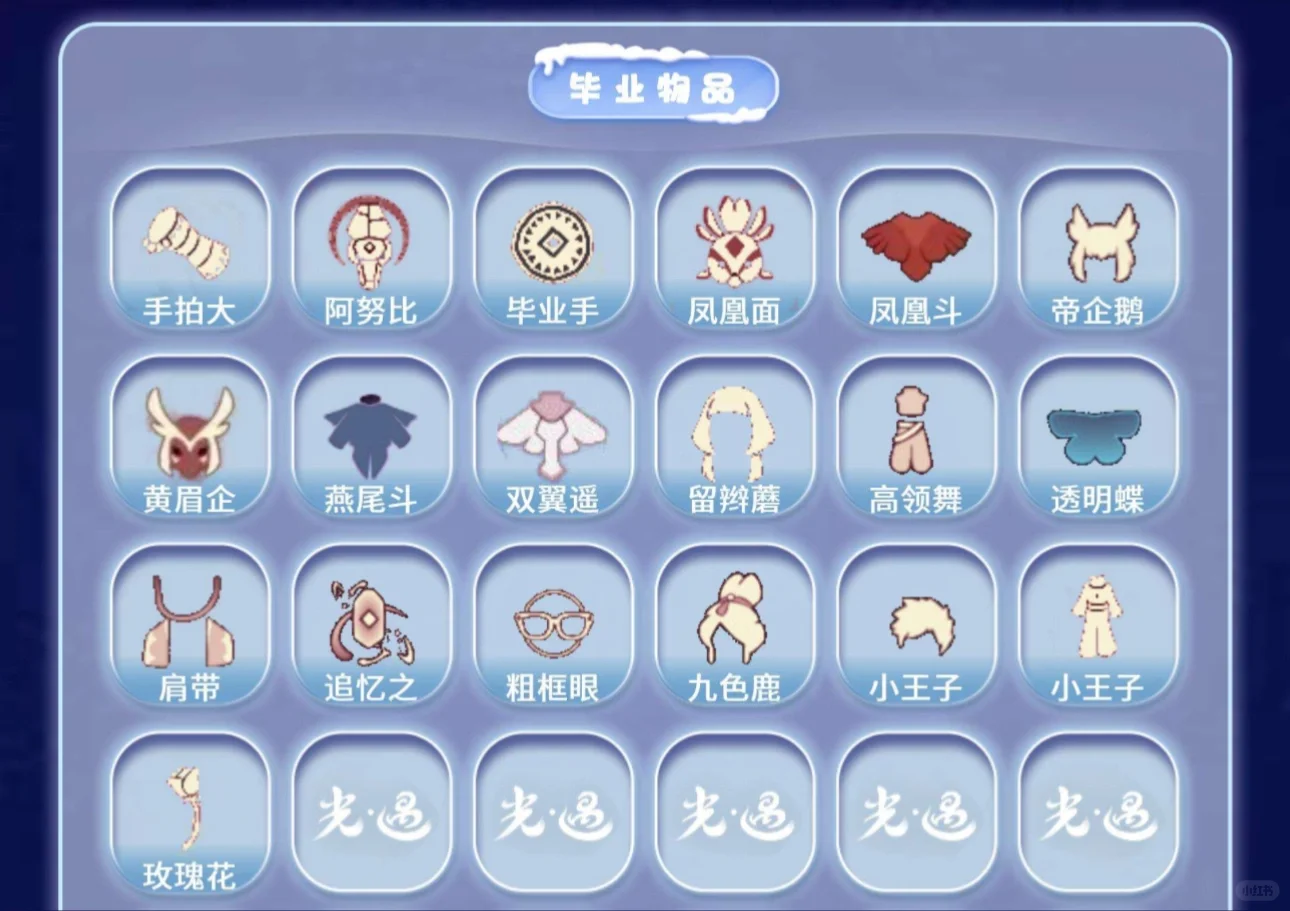Image resolution: width=1290 pixels, height=911 pixels.
Task: Click the 毕业物品 title banner
Action: (648, 86)
